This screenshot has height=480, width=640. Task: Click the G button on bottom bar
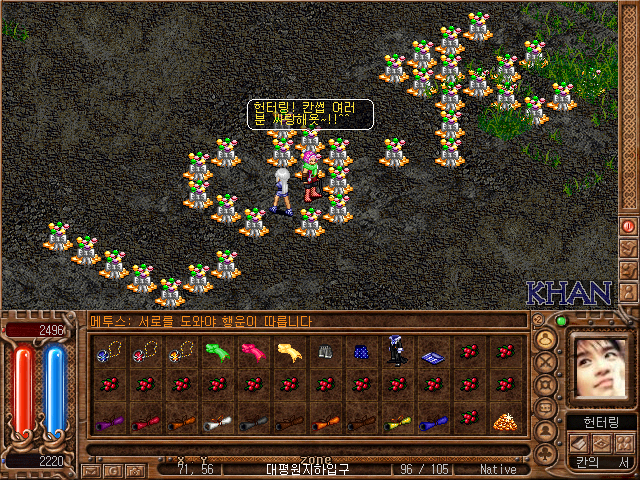click(x=113, y=470)
